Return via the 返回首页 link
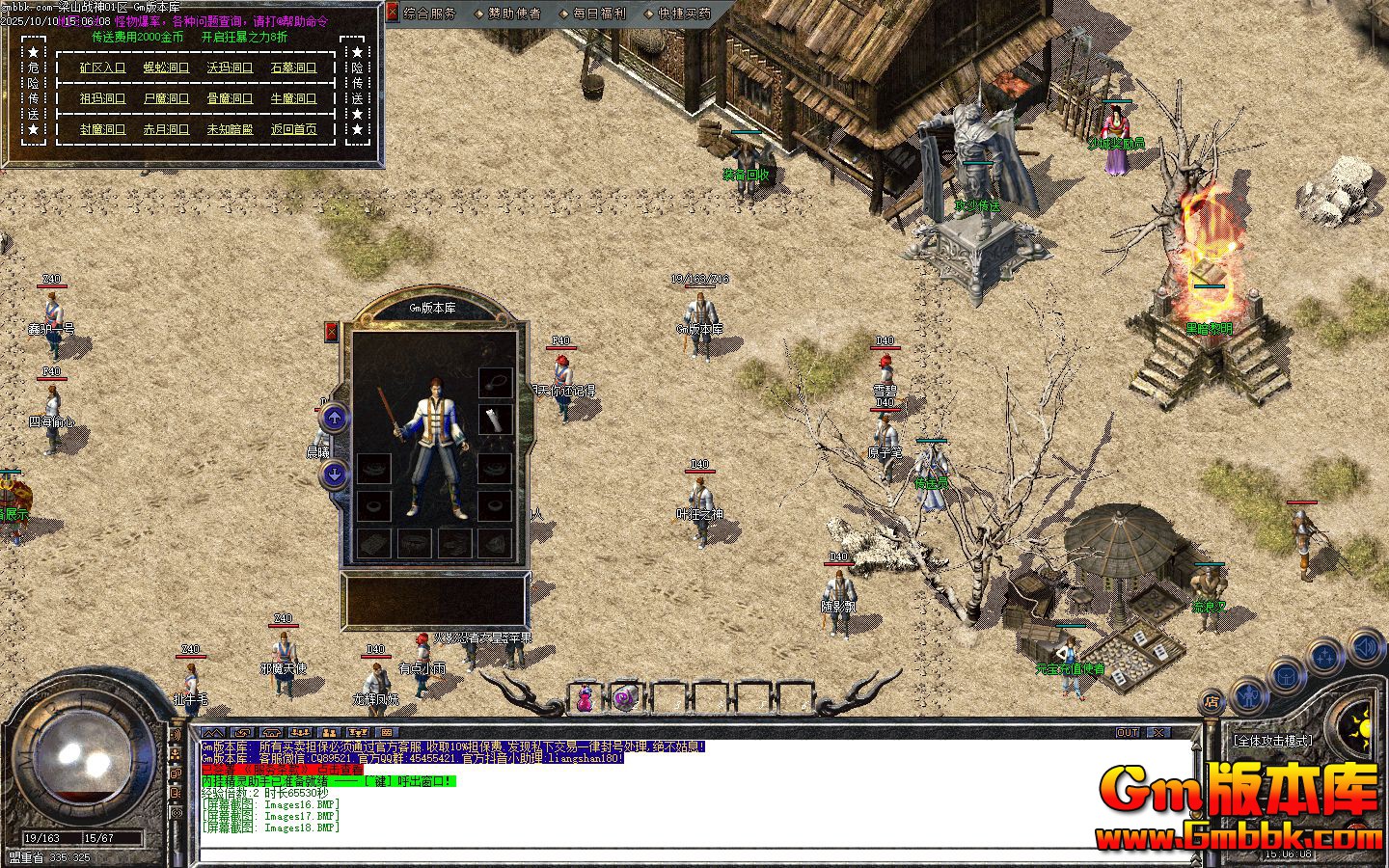The height and width of the screenshot is (868, 1389). [293, 129]
